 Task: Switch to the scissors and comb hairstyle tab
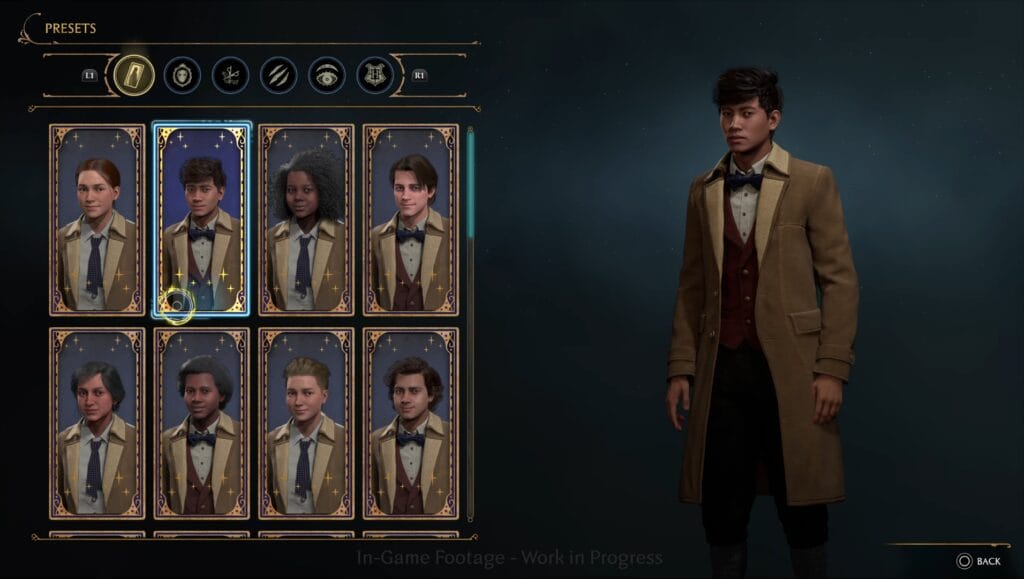tap(230, 75)
